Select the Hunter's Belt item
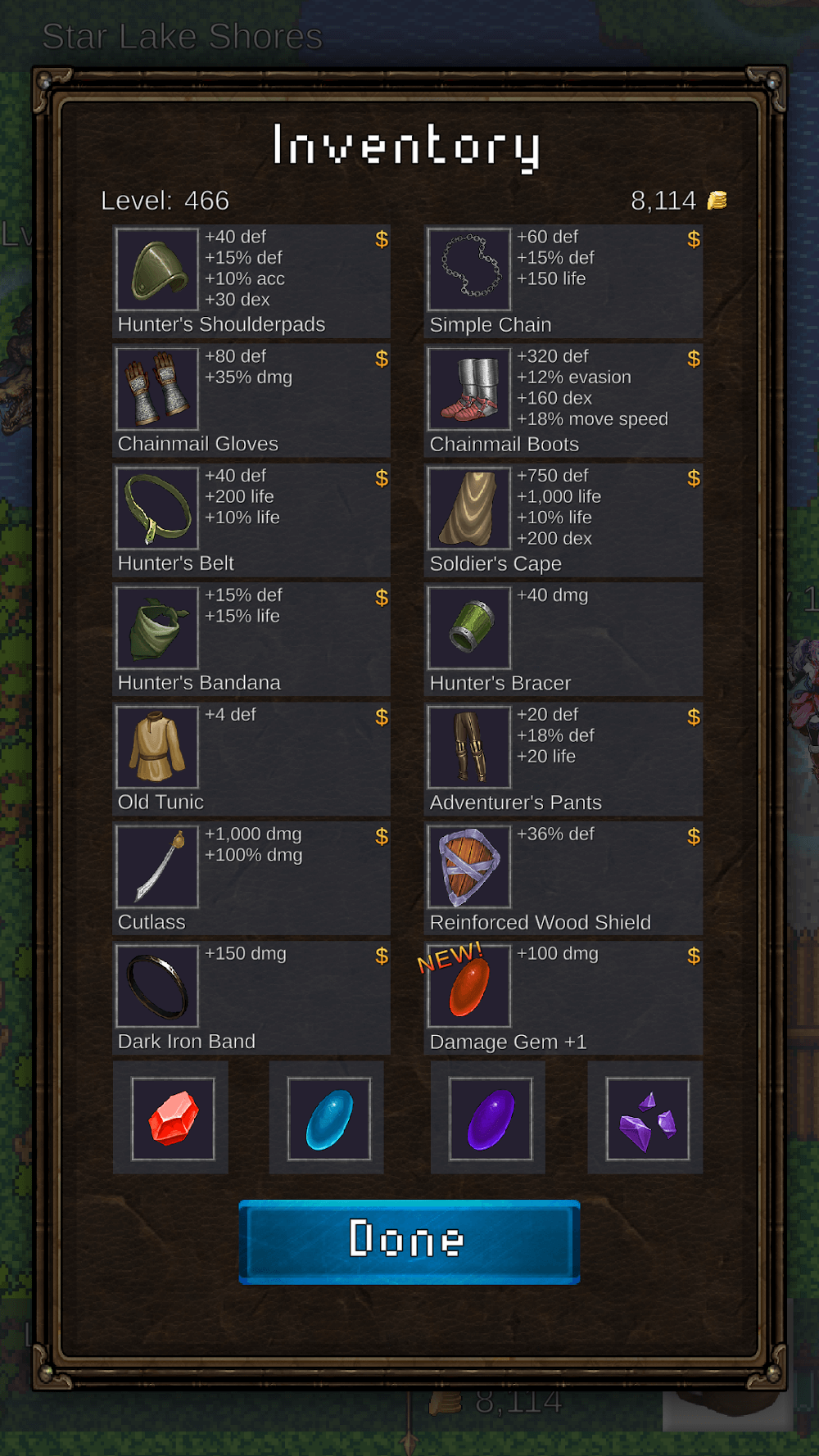819x1456 pixels. pos(251,521)
